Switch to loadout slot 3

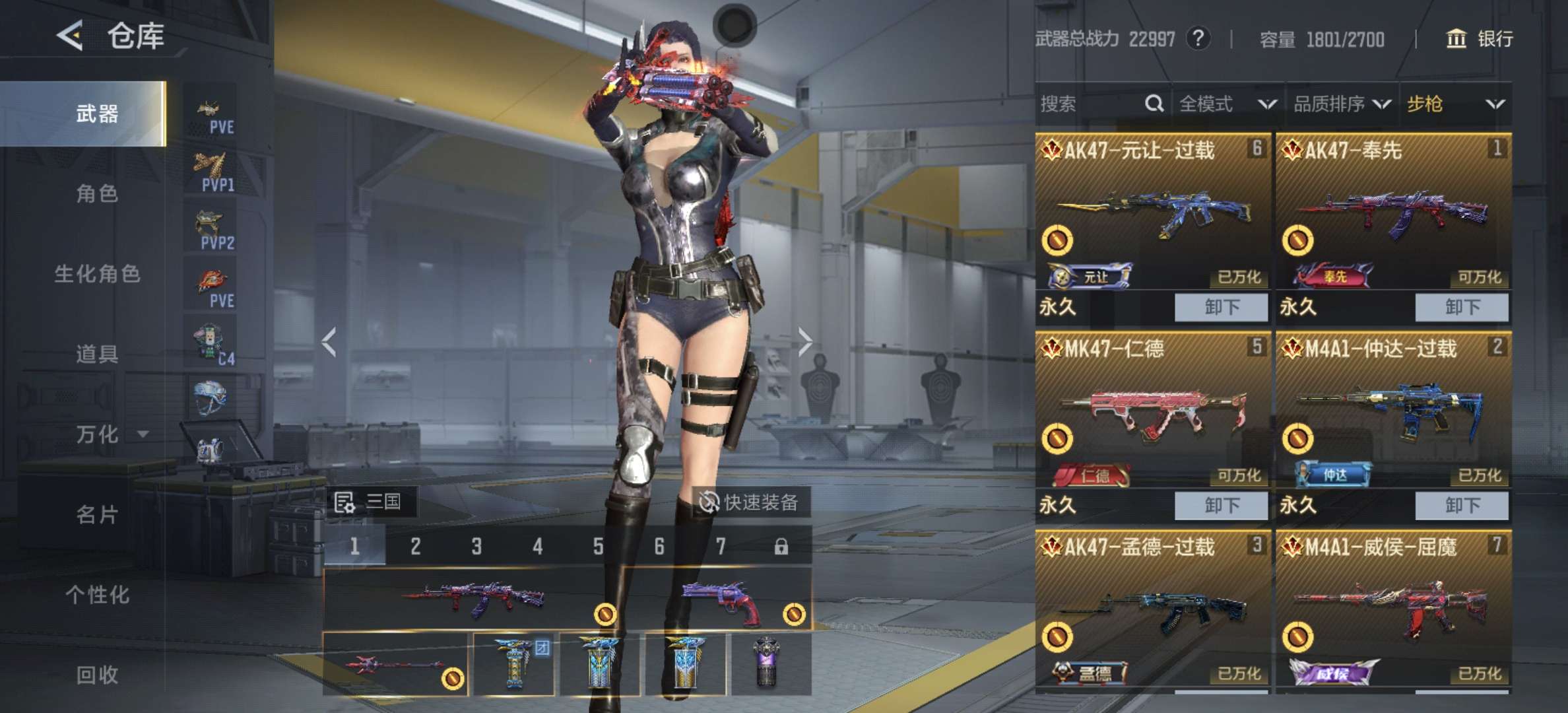pos(476,547)
